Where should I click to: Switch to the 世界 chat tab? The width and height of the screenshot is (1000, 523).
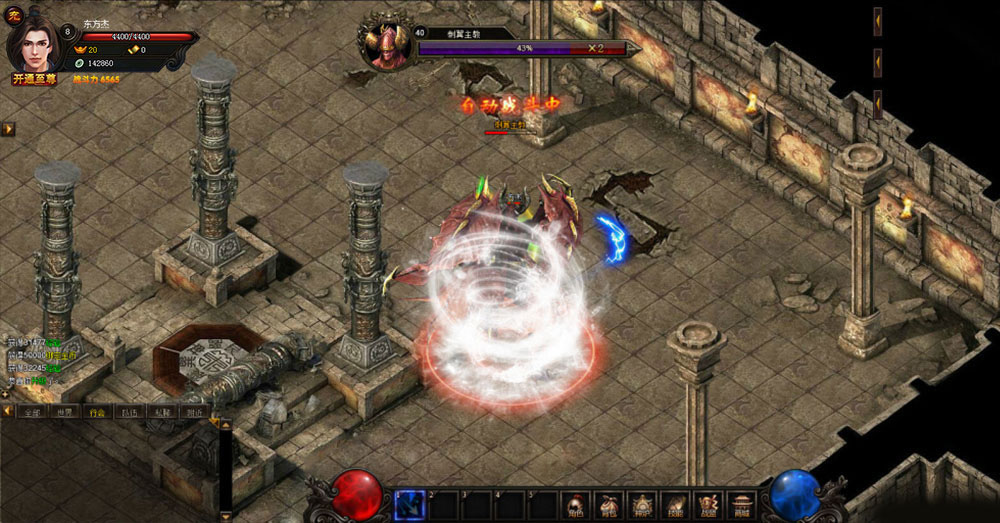click(65, 412)
